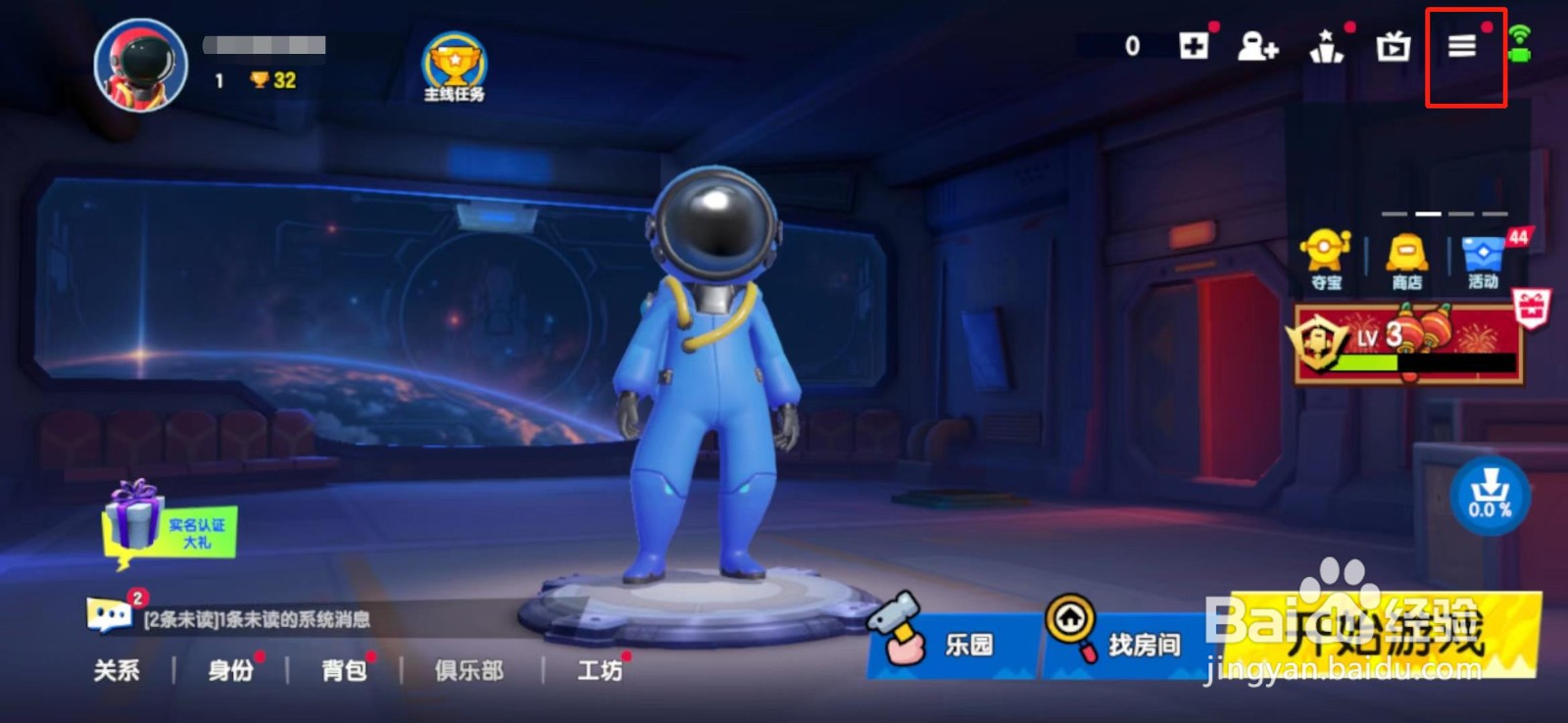Screen dimensions: 1568x723
Task: Switch to the 背包 backpack tab
Action: [x=341, y=672]
